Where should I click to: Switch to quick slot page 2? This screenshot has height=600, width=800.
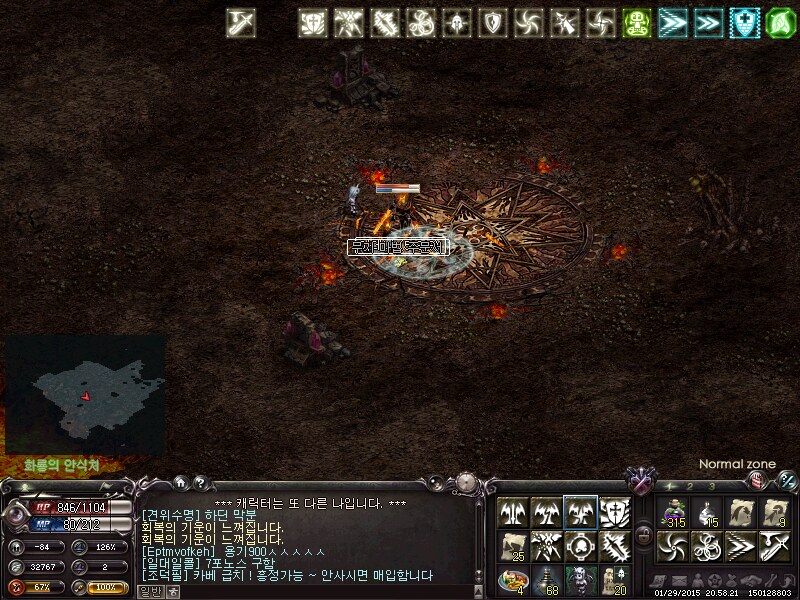[x=690, y=486]
